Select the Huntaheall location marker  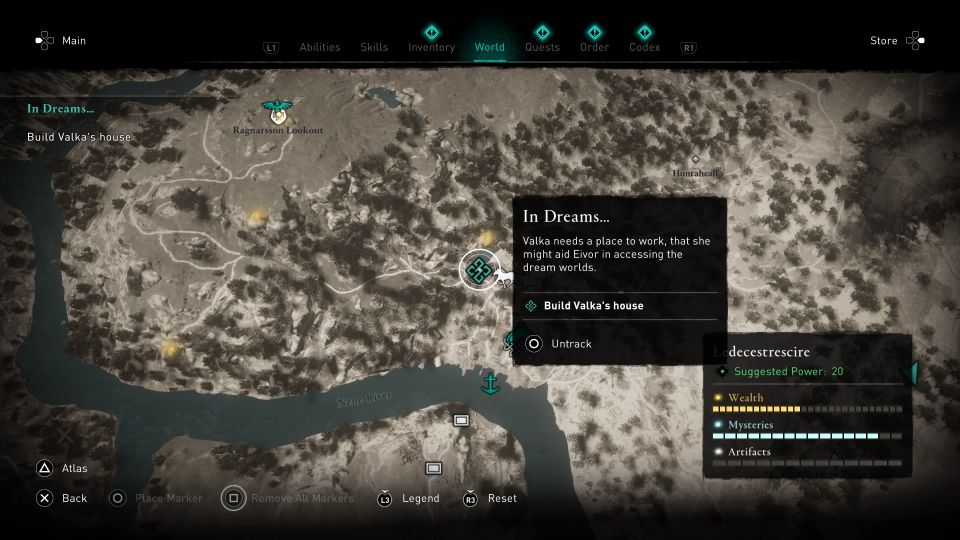pos(695,160)
